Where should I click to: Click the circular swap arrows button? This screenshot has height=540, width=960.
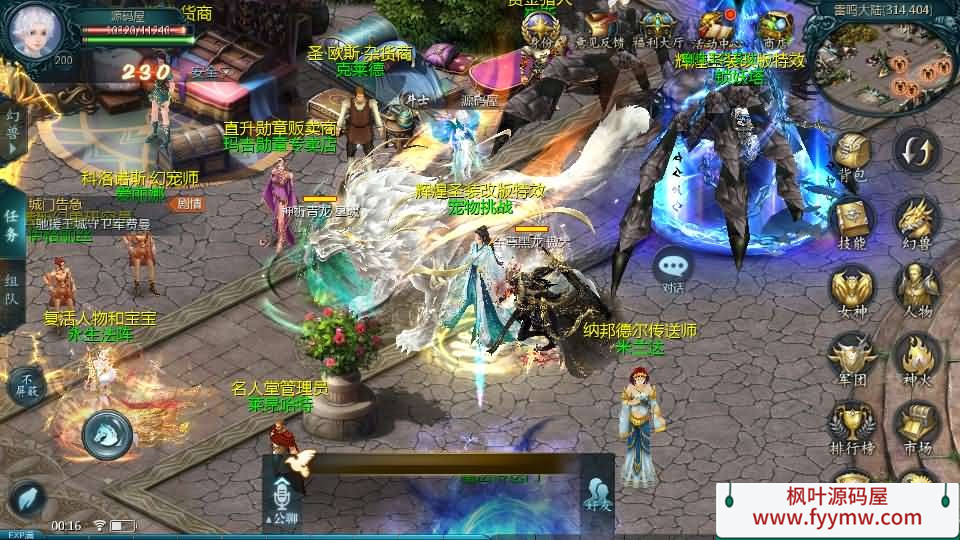pos(916,152)
